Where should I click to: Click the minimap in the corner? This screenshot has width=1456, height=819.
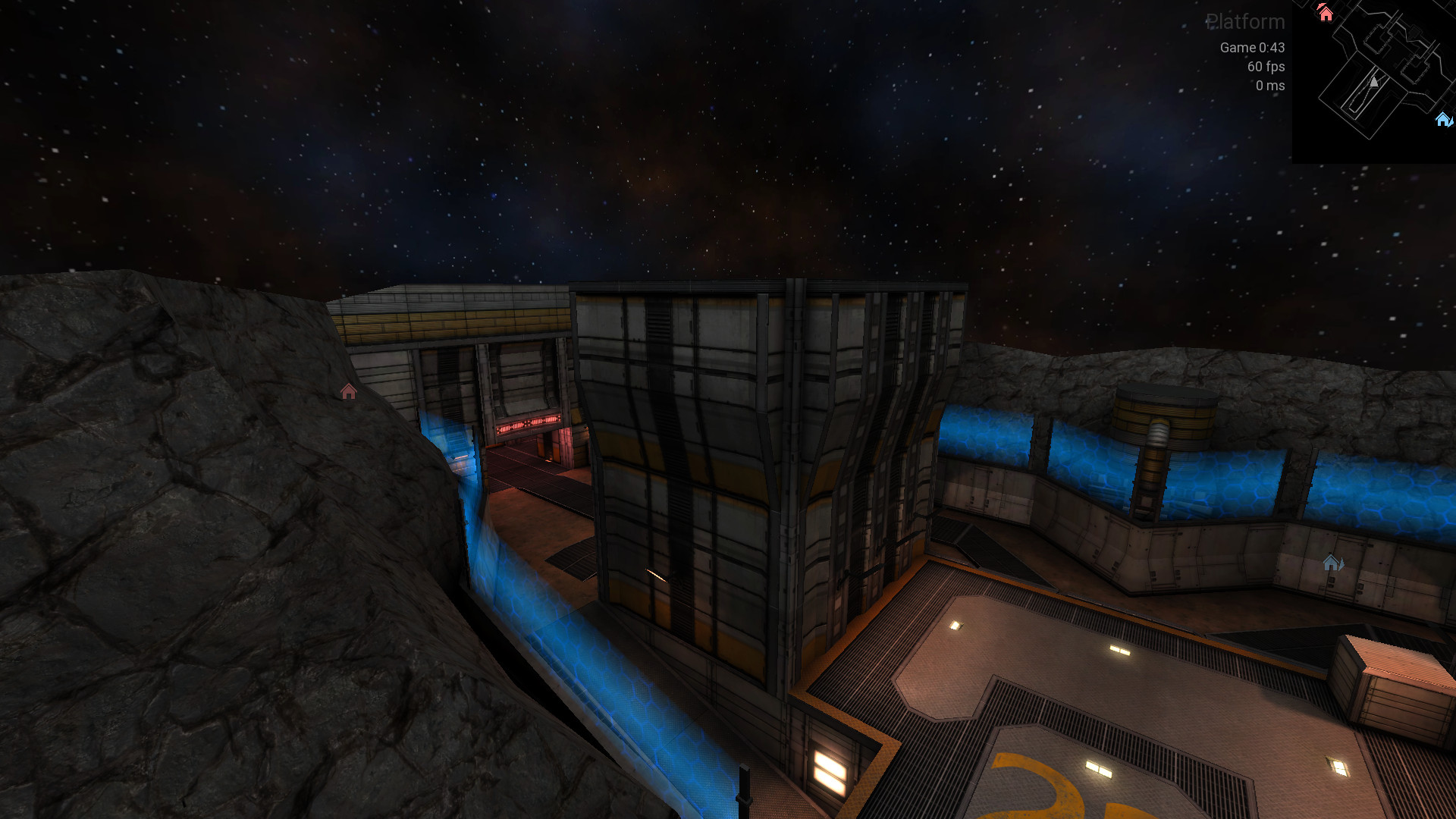coord(1373,81)
